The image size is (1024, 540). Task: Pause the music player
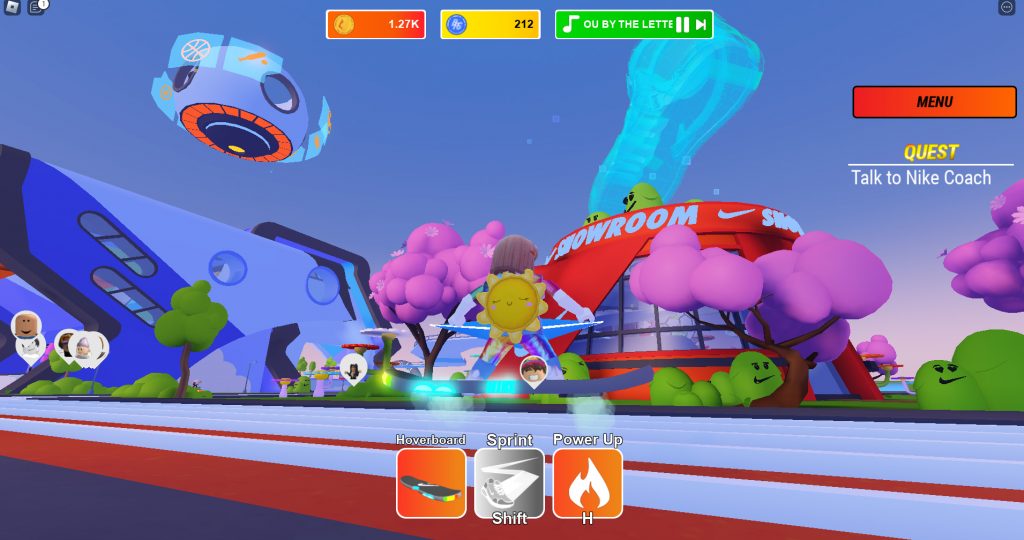coord(682,25)
